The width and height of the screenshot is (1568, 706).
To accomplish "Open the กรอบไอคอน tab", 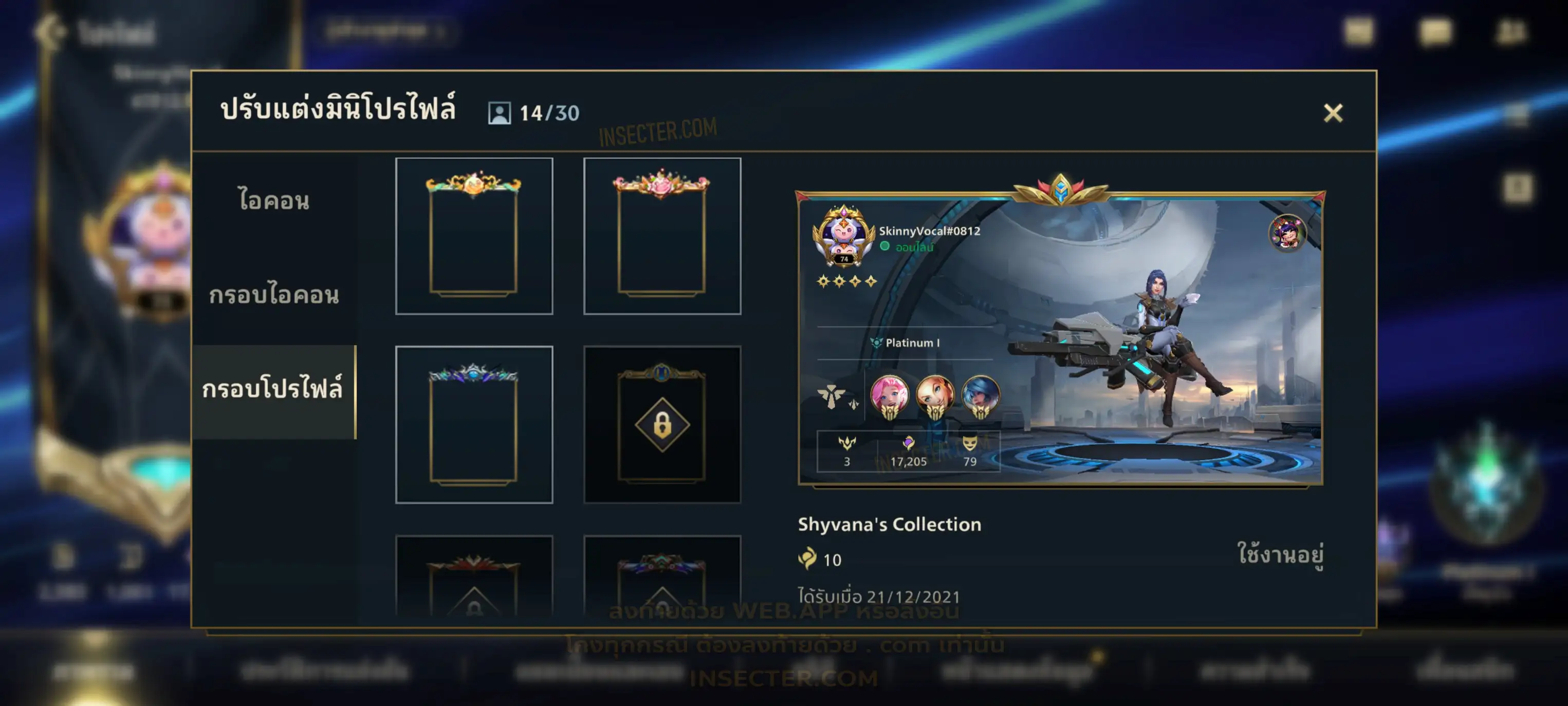I will pos(274,295).
